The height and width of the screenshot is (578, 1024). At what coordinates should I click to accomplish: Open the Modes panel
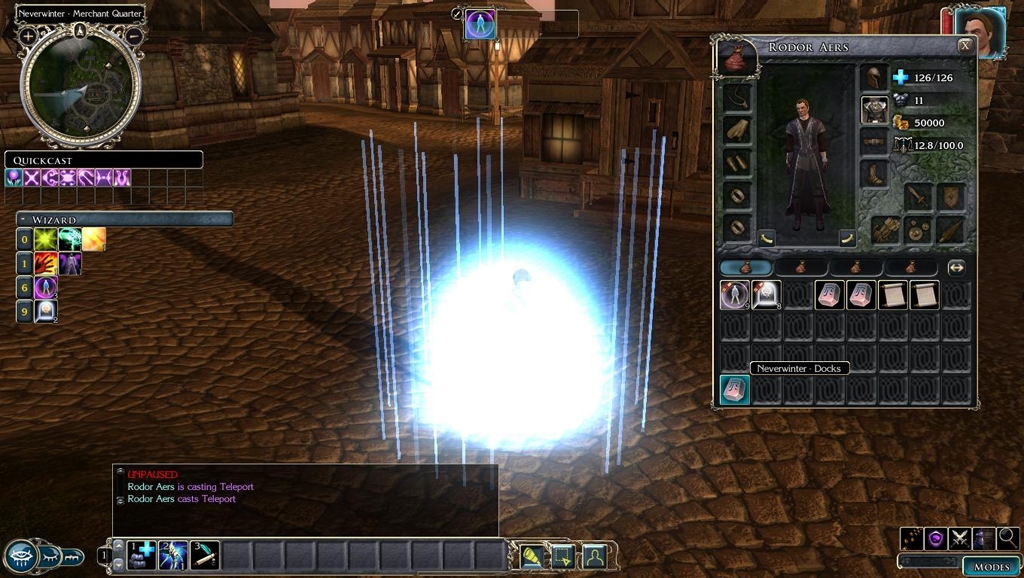992,567
